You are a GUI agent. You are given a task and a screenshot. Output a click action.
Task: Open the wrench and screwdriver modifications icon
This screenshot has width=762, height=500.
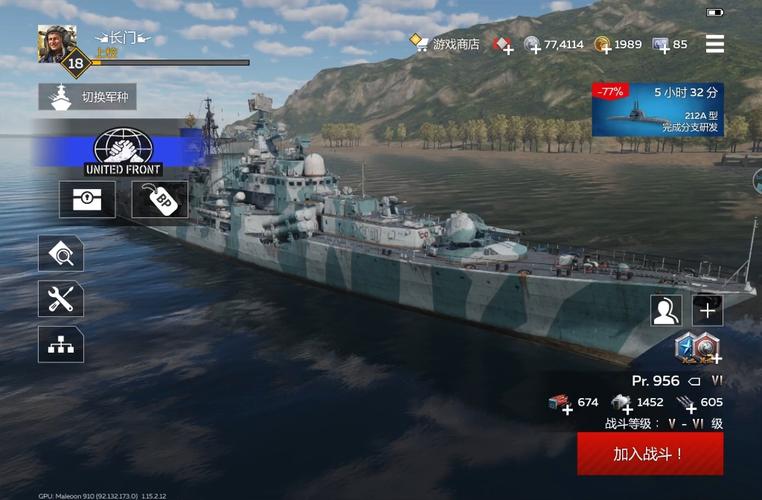[61, 298]
